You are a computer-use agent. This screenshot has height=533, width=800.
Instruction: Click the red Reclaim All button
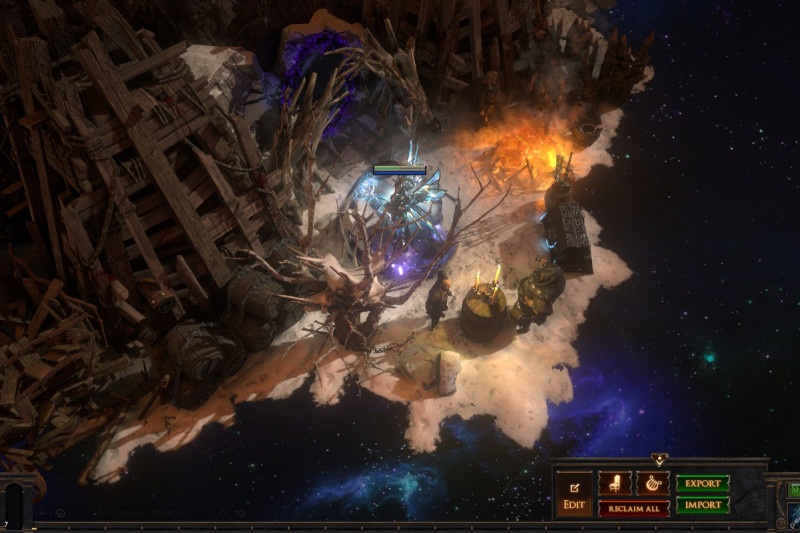634,508
